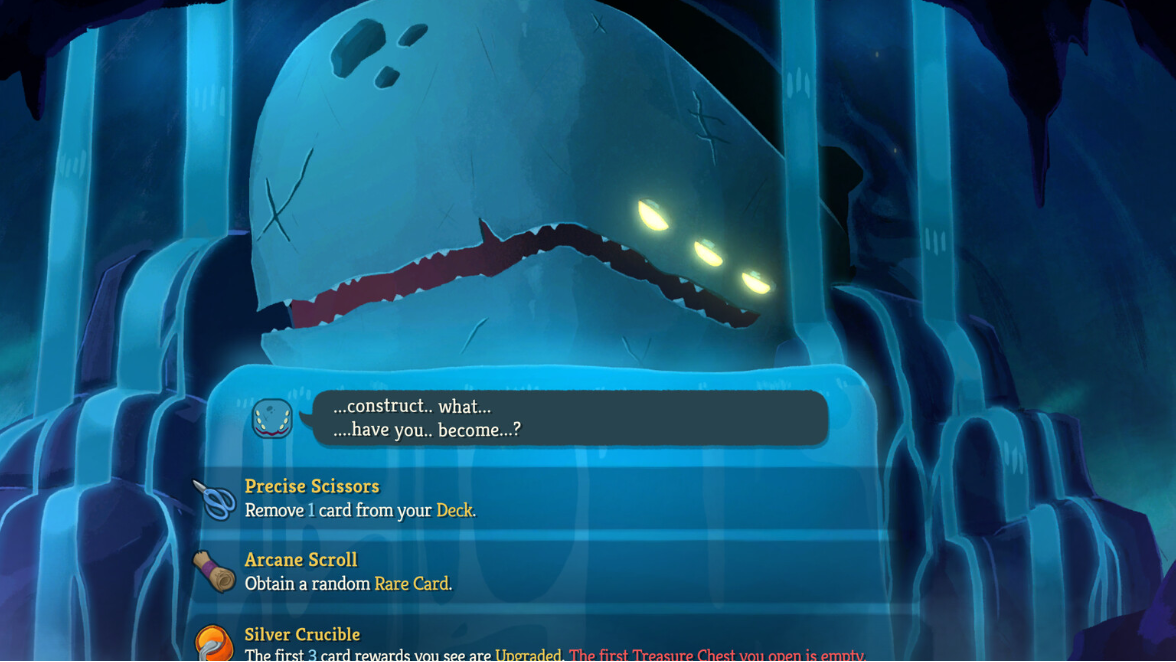Choose the Precise Scissors option
The height and width of the screenshot is (662, 1176).
point(540,498)
